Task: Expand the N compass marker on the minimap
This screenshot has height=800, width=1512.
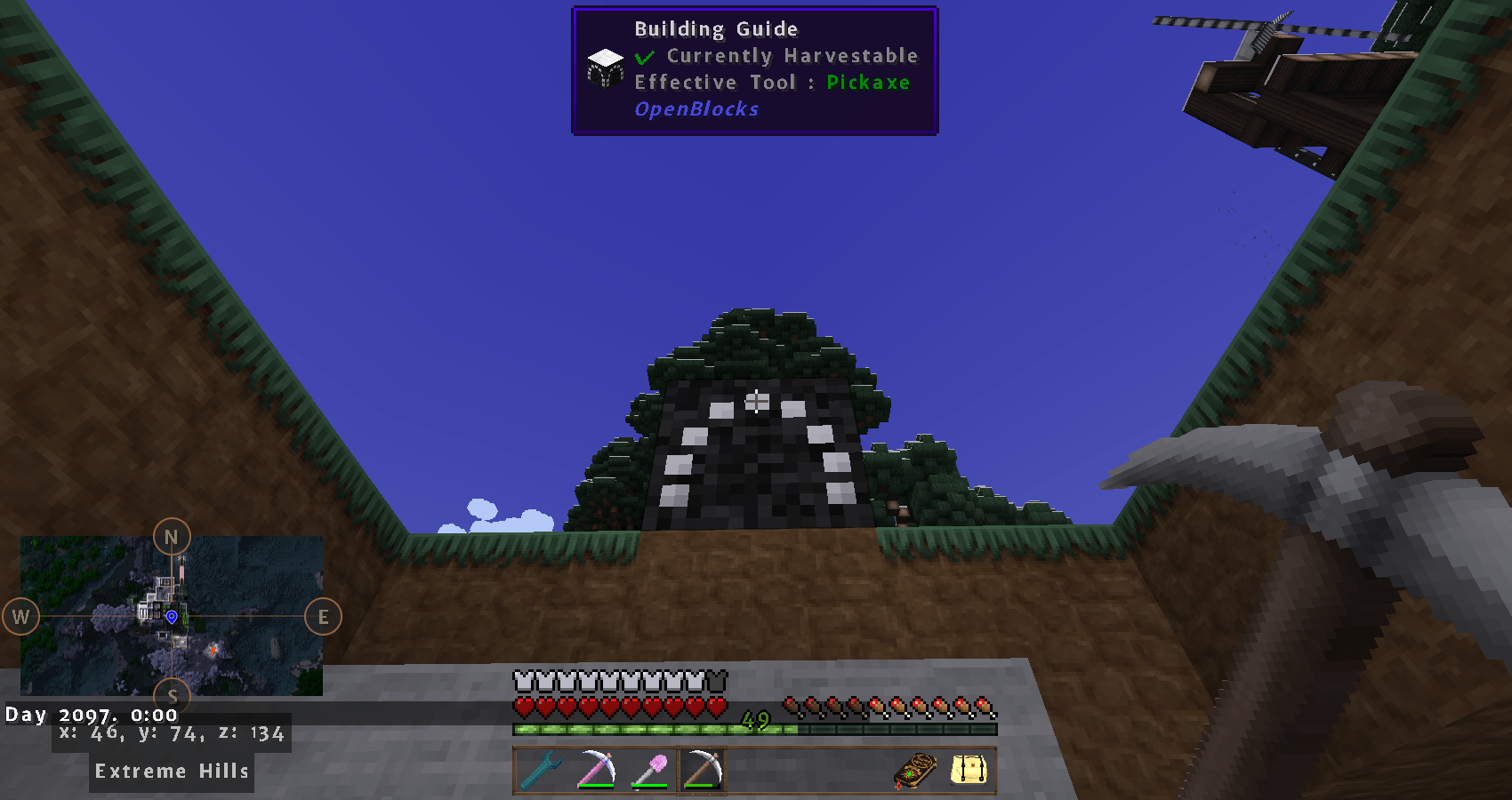Action: coord(172,536)
